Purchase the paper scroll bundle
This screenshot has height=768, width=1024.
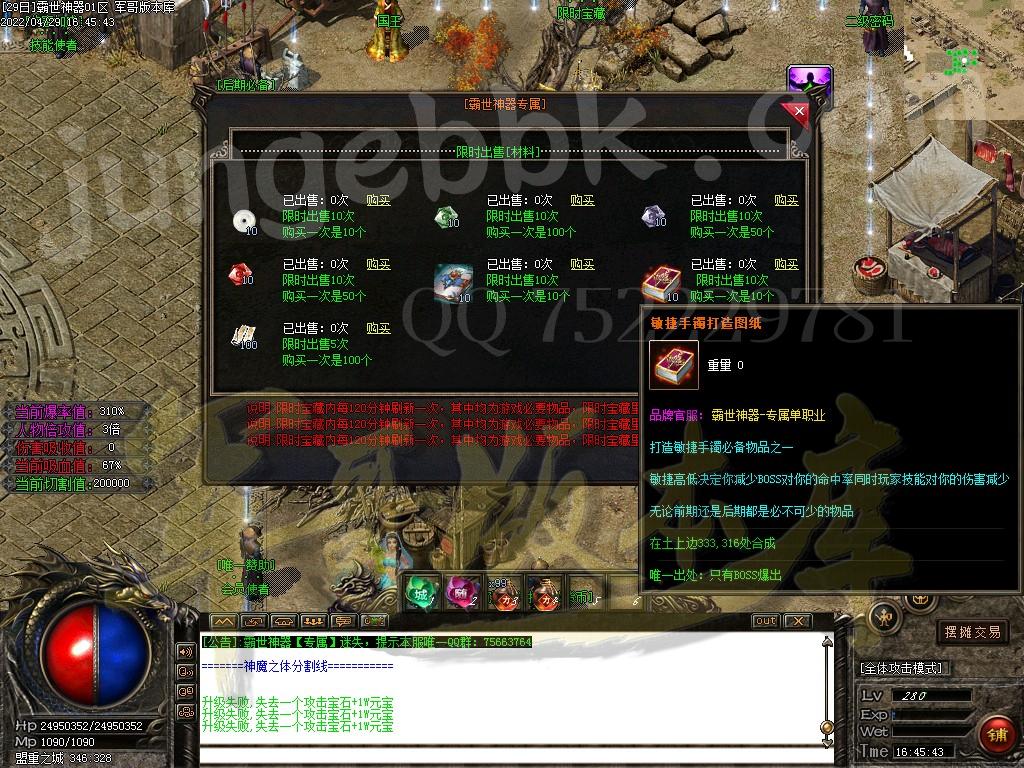click(x=378, y=329)
